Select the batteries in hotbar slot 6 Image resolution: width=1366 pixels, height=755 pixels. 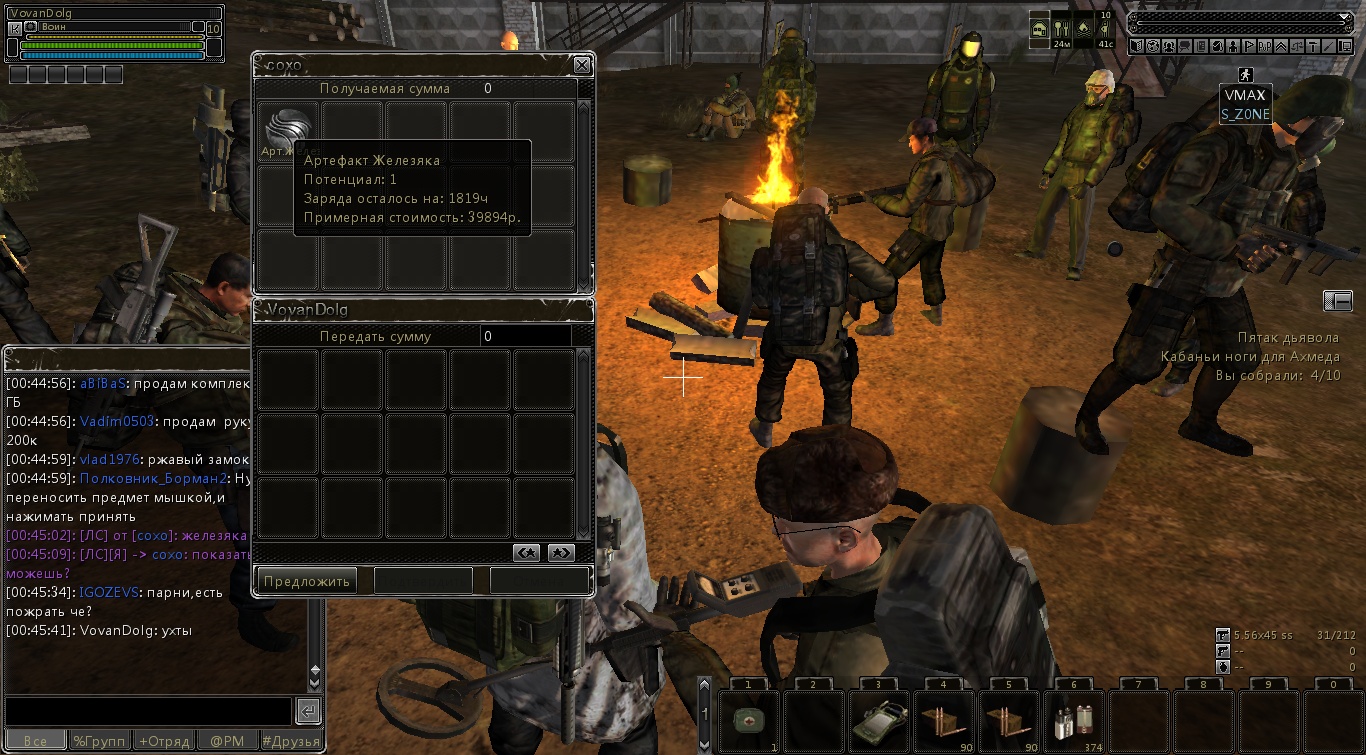[1073, 721]
